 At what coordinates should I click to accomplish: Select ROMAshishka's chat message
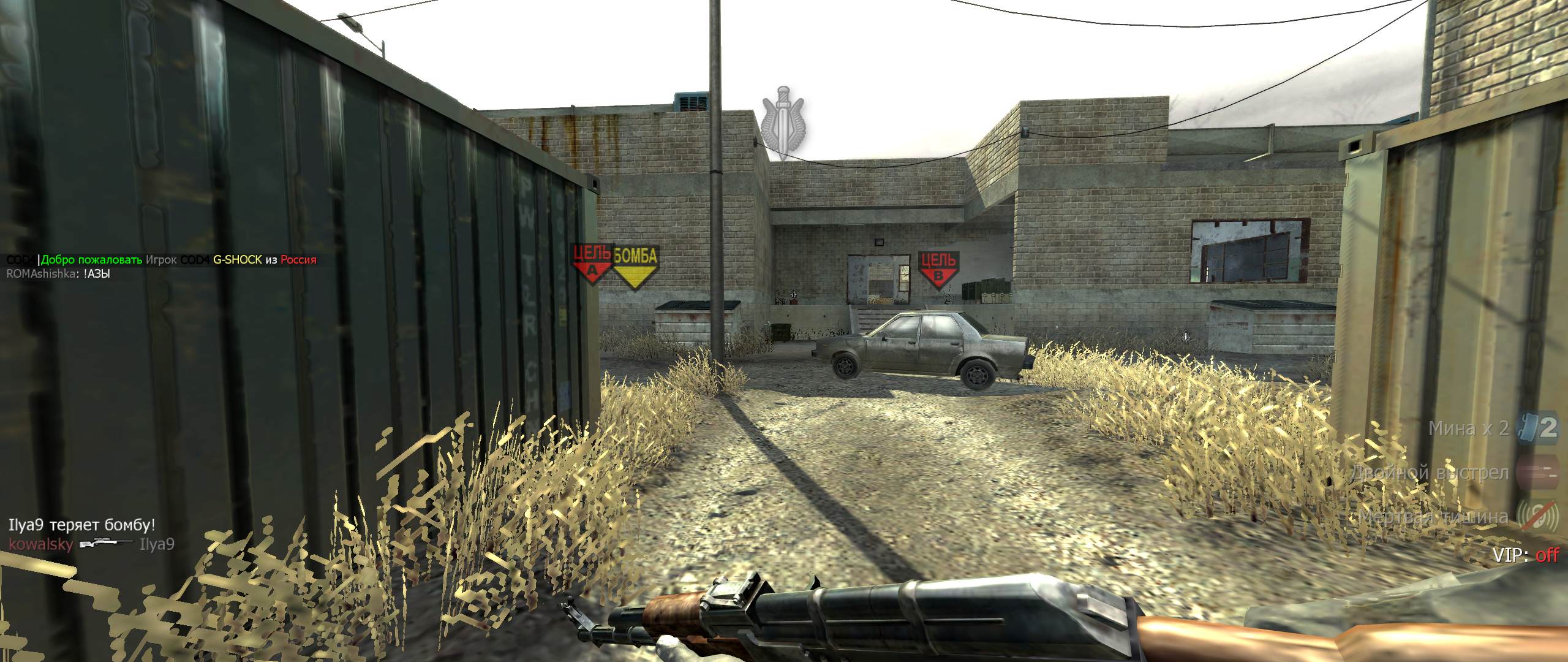click(x=58, y=274)
